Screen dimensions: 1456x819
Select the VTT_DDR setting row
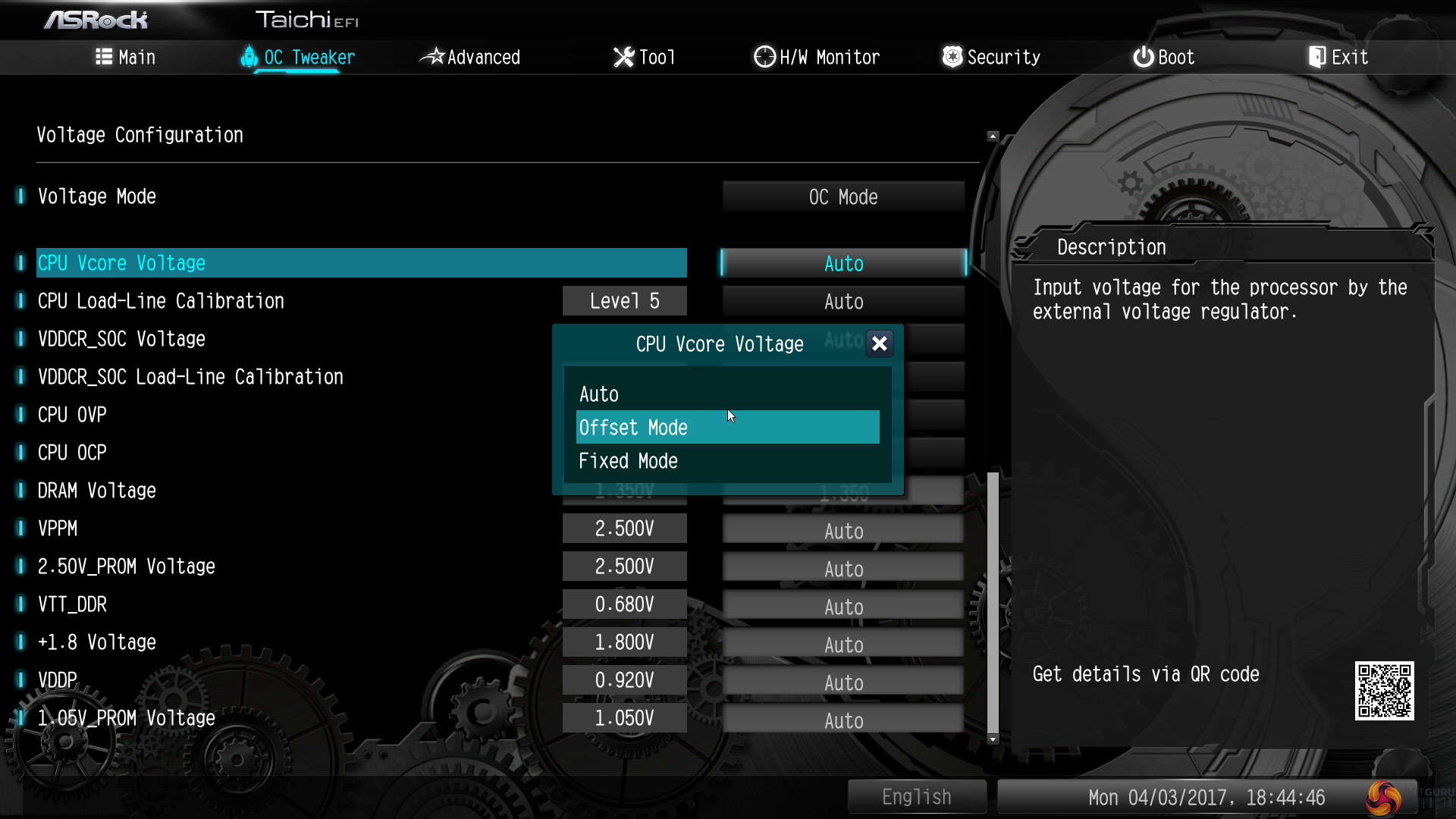coord(73,604)
